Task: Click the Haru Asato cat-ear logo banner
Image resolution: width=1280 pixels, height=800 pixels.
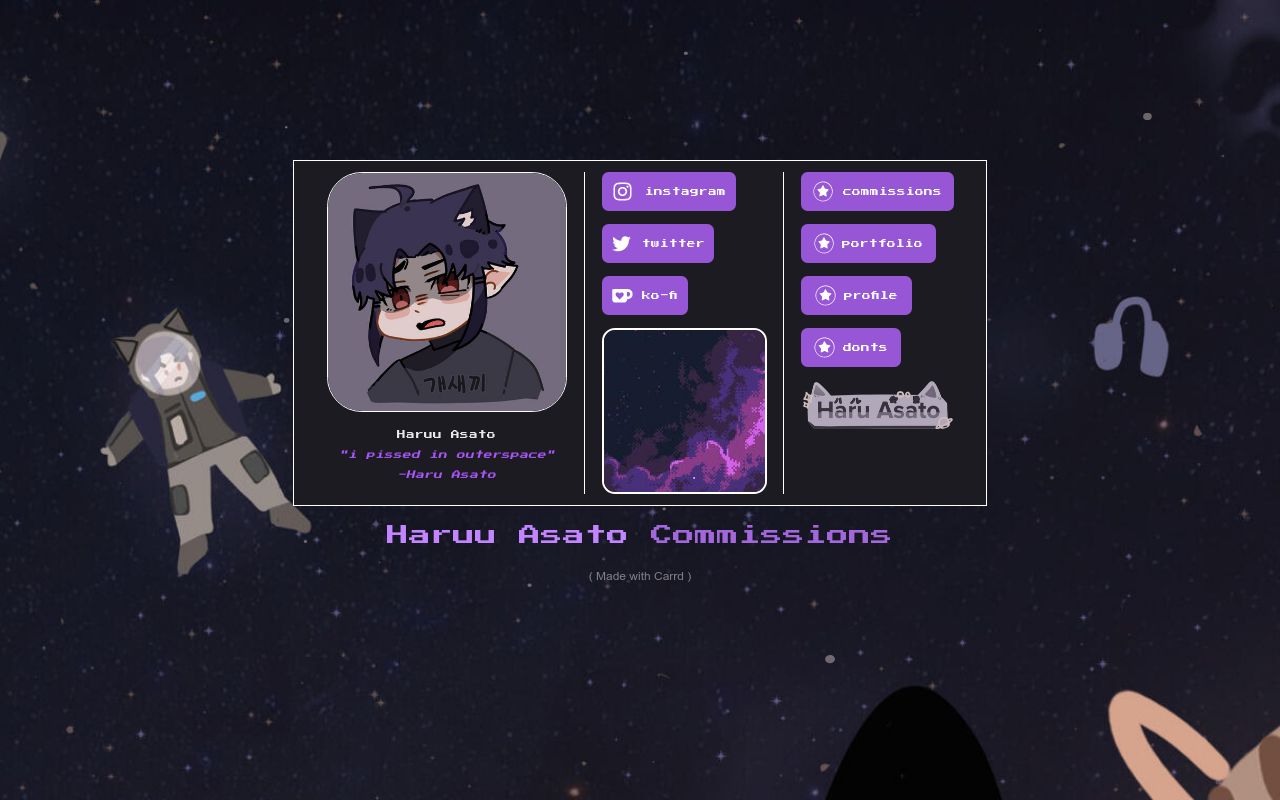Action: click(877, 407)
